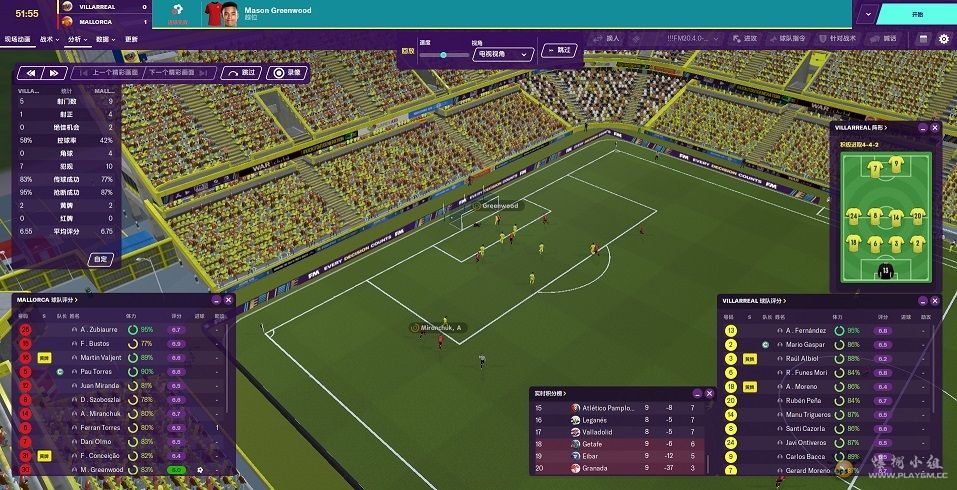This screenshot has height=490, width=957.
Task: Open the 数据 stats dropdown menu
Action: pos(105,39)
